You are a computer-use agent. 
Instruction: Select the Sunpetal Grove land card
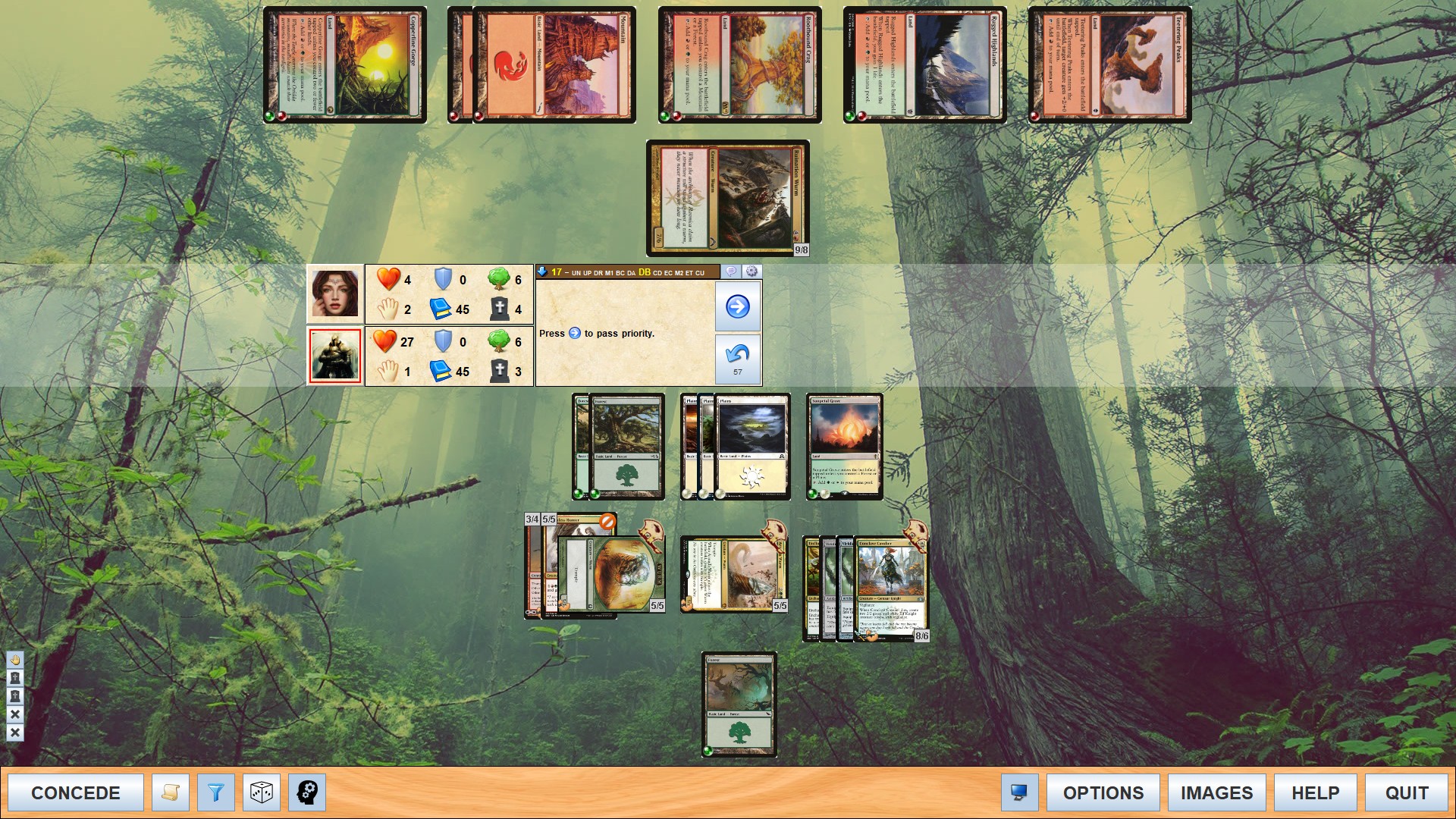[x=845, y=447]
